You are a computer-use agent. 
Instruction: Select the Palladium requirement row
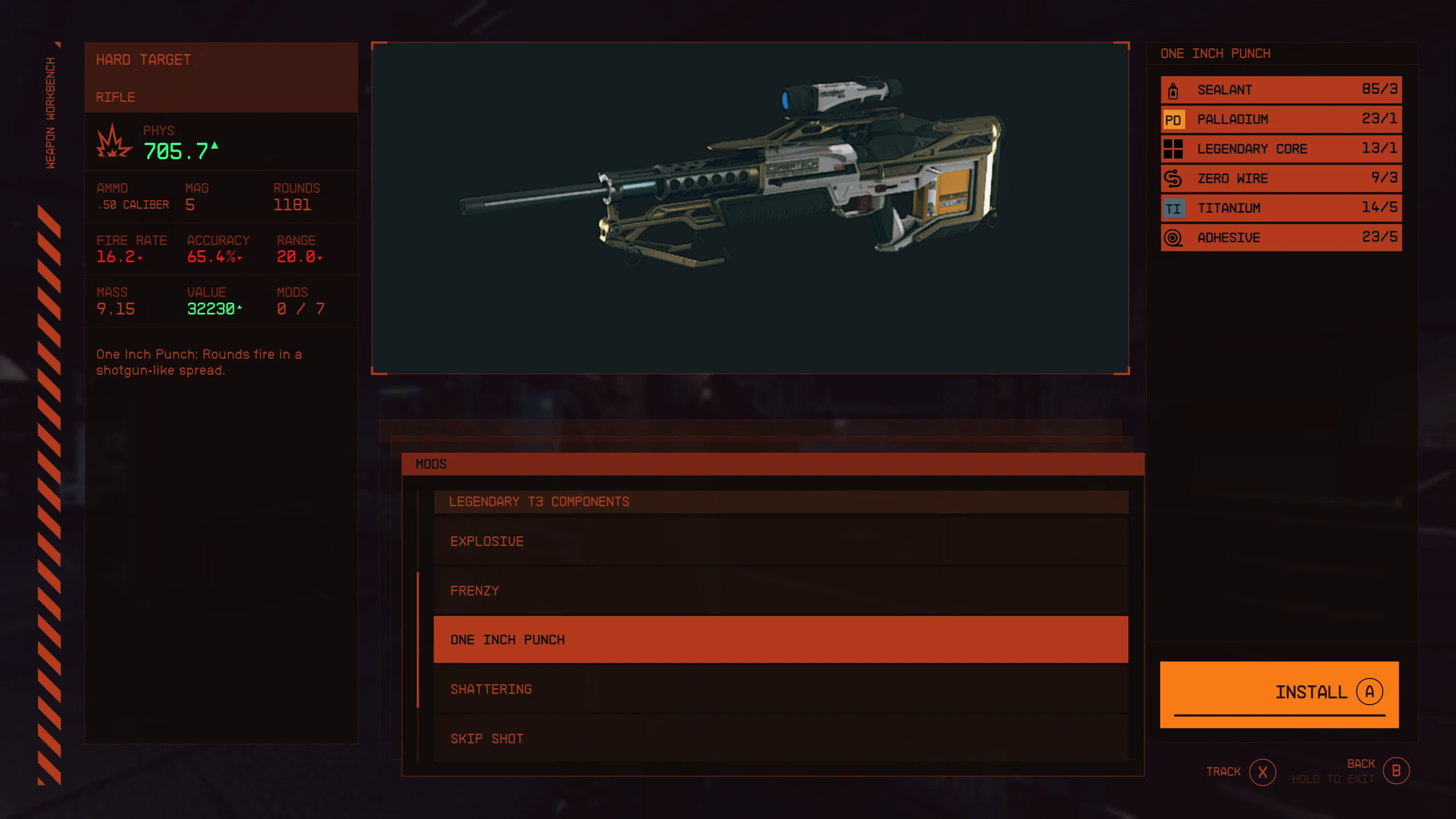tap(1281, 119)
